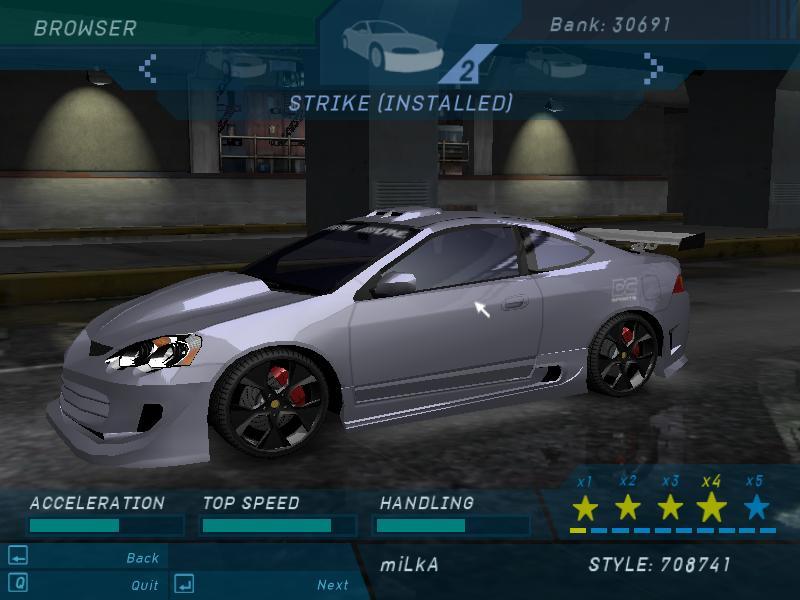Click the left browse arrow
800x600 pixels.
pos(148,68)
